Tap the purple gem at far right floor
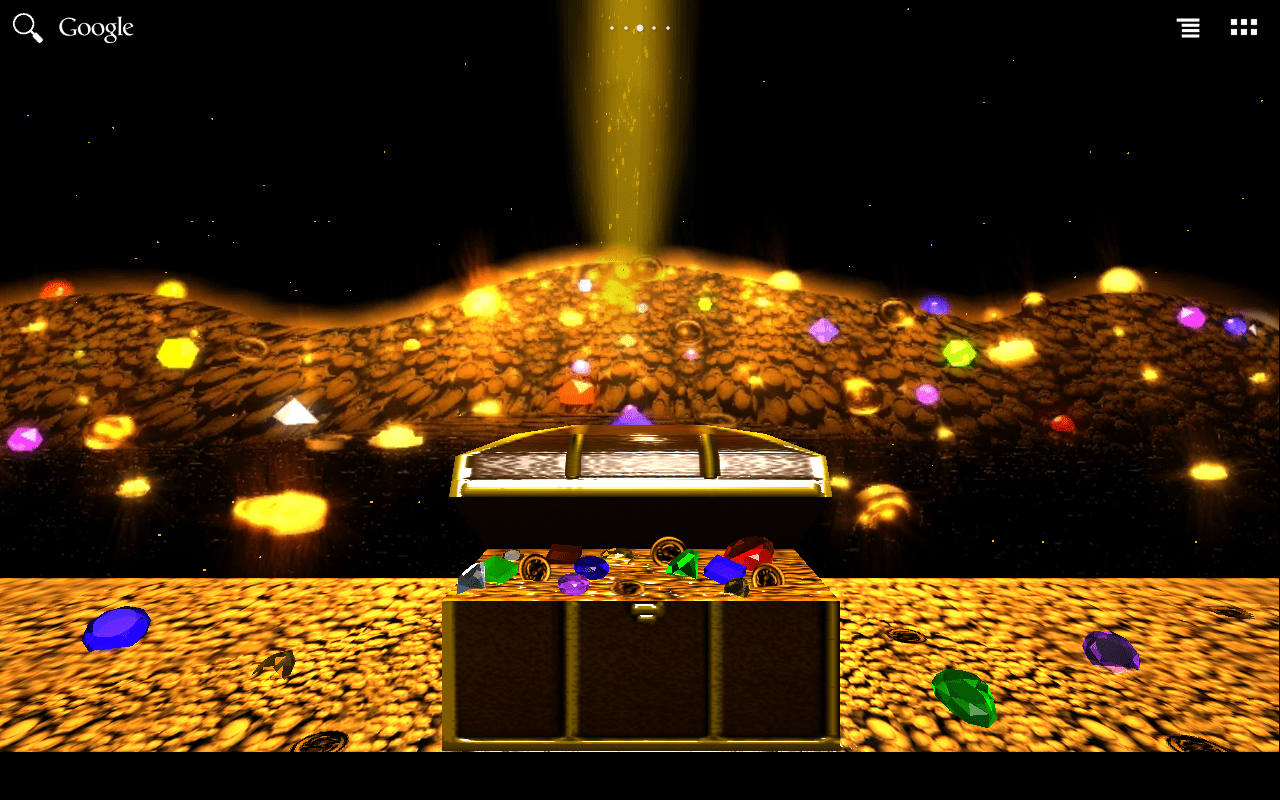 click(x=1113, y=652)
